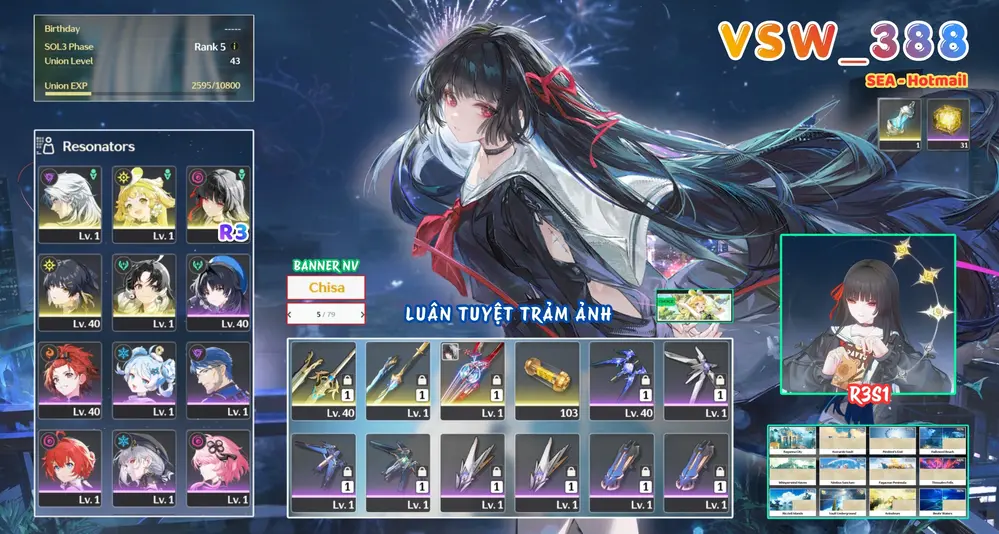999x534 pixels.
Task: Open the blonde character banner thumbnail
Action: [695, 306]
